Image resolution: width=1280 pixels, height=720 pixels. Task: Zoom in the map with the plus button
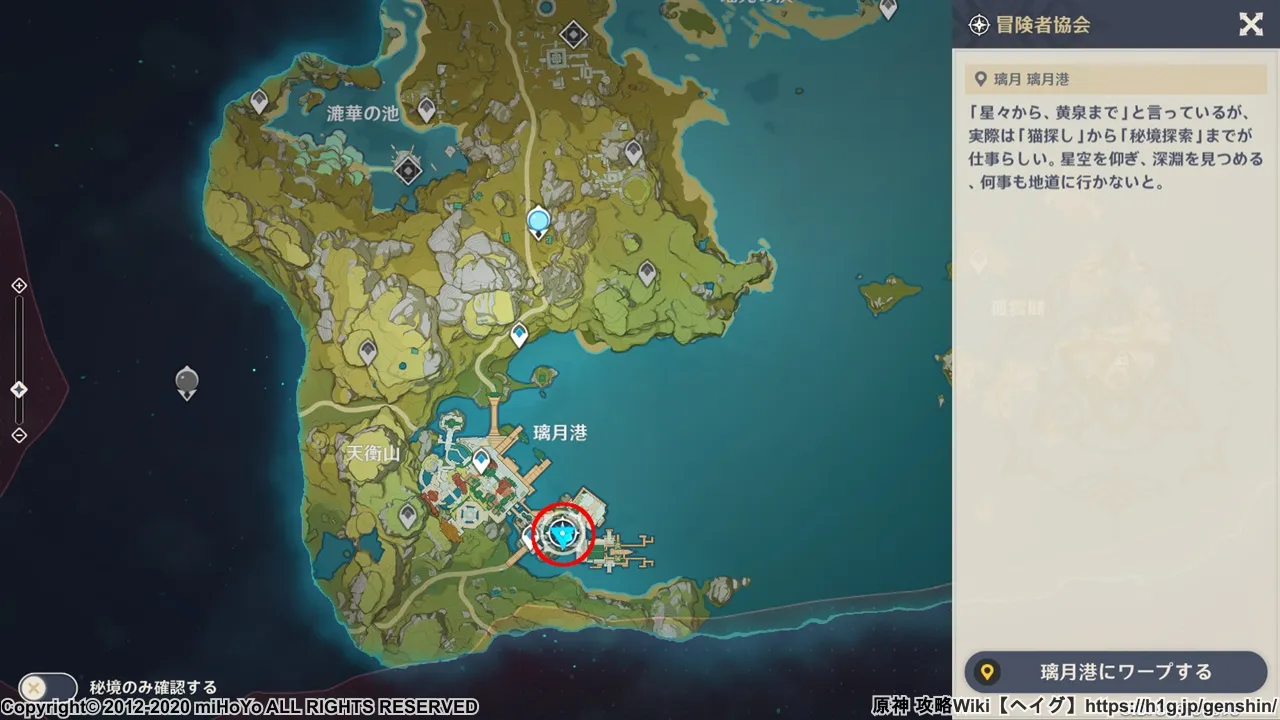tap(19, 286)
